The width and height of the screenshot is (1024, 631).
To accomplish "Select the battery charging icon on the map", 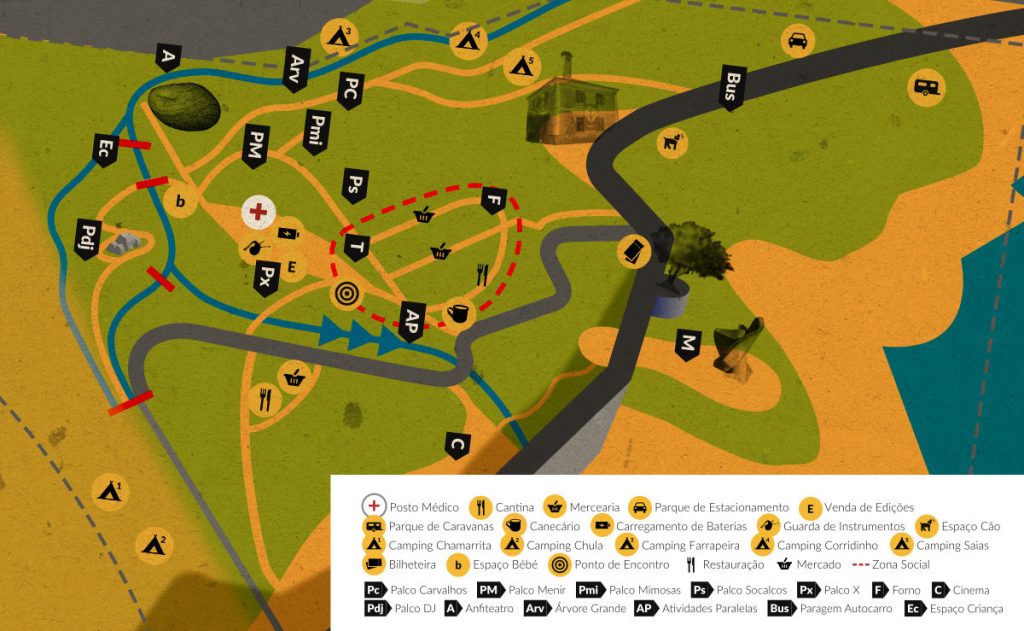I will [288, 233].
